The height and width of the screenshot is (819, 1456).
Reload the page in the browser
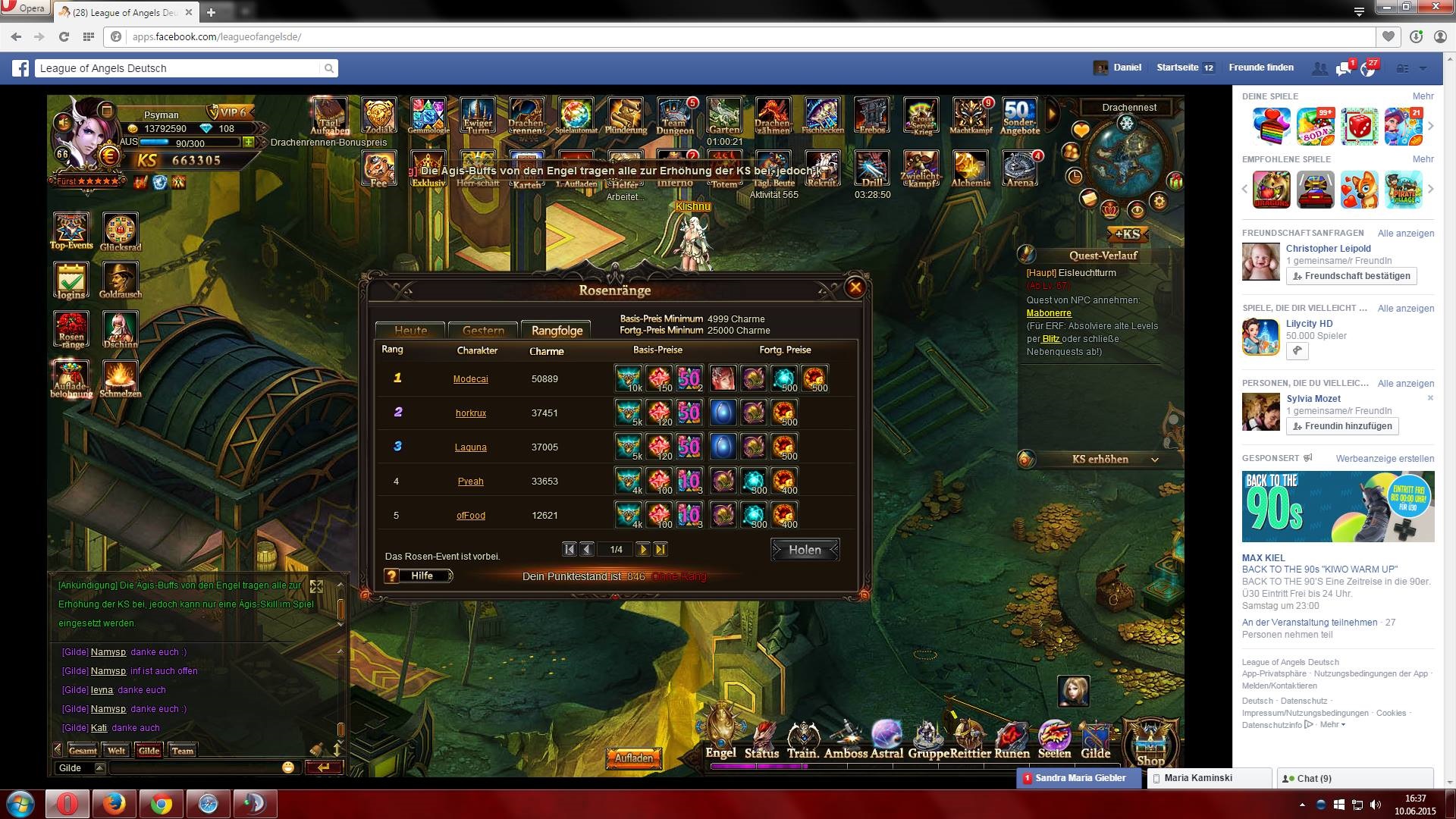pyautogui.click(x=64, y=36)
